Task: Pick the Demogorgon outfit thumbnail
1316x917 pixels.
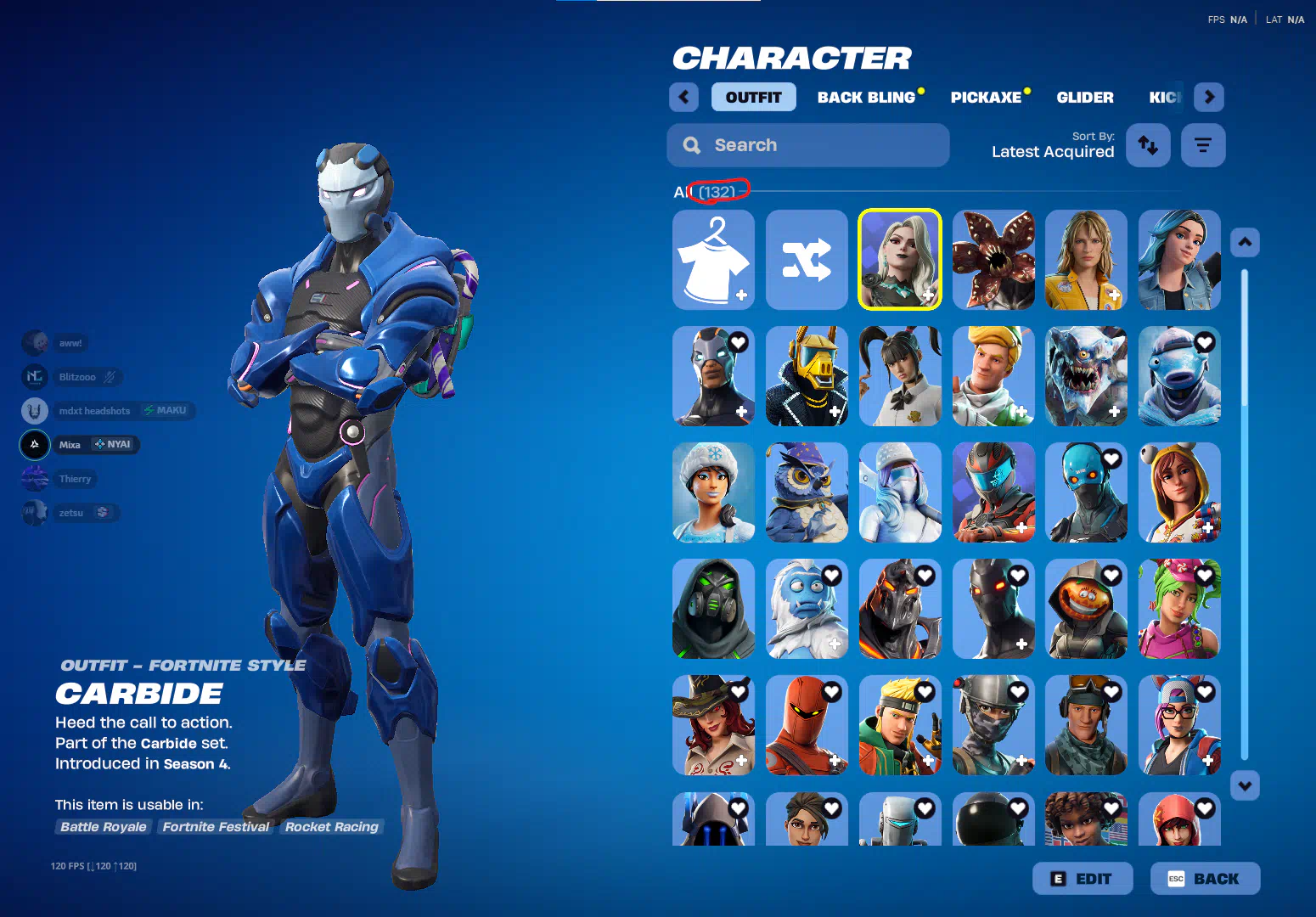Action: tap(993, 260)
